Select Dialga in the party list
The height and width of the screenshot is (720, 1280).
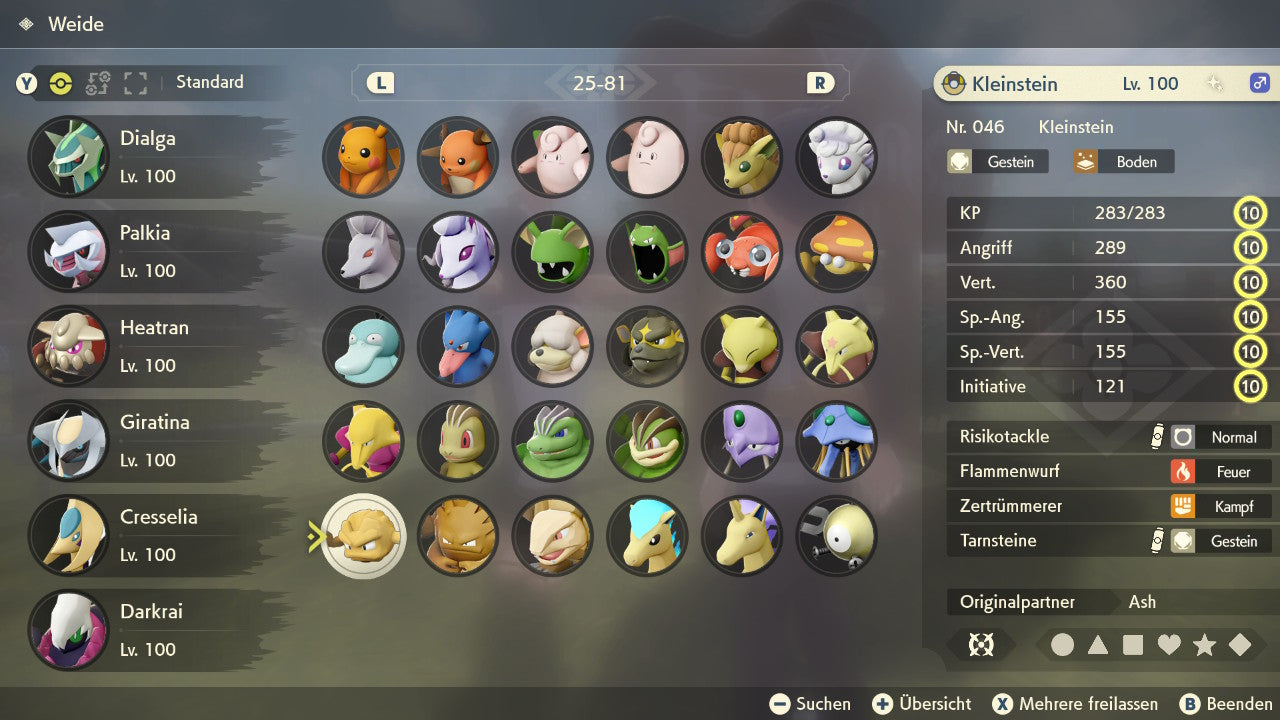pyautogui.click(x=150, y=157)
